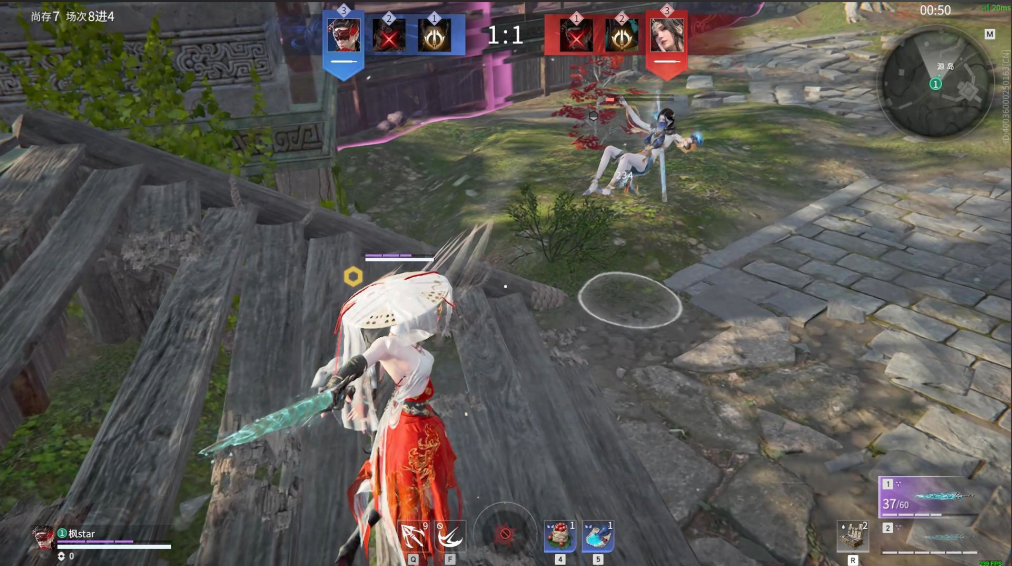Use the blue powder pouch item
Viewport: 1012px width, 566px height.
point(597,536)
